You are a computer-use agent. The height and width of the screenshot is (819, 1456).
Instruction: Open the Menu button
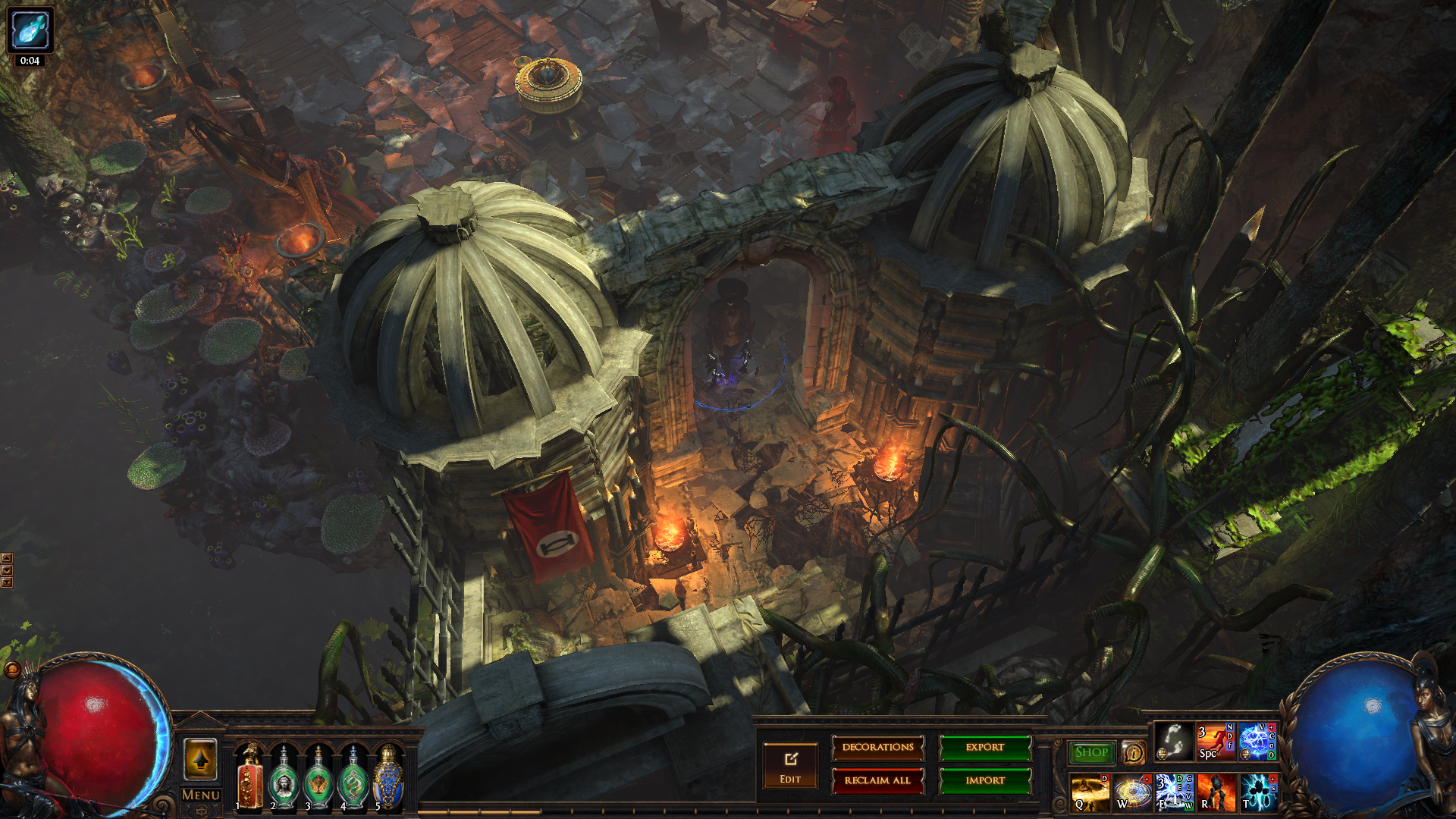coord(201,795)
